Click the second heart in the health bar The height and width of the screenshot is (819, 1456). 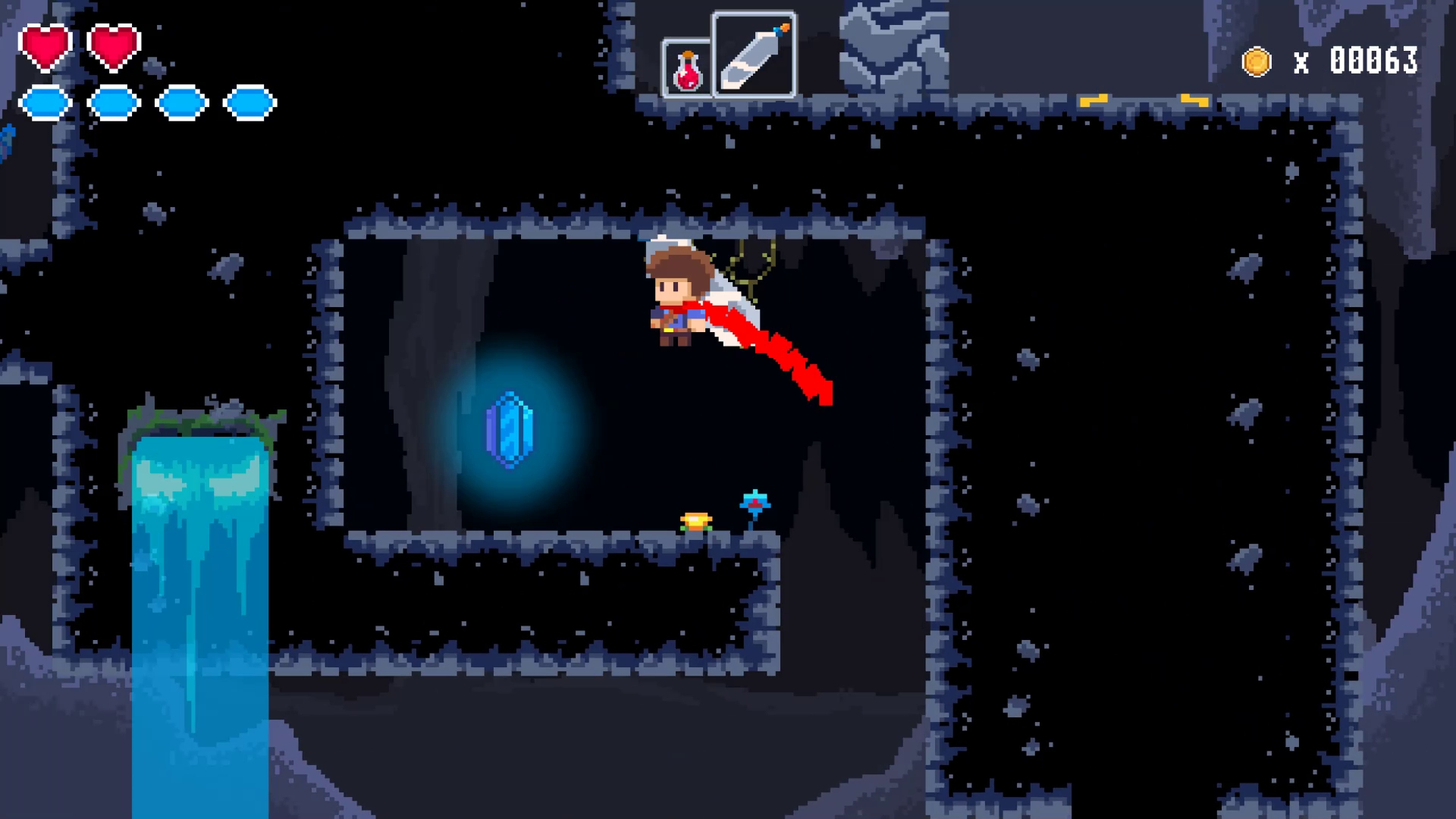tap(114, 47)
